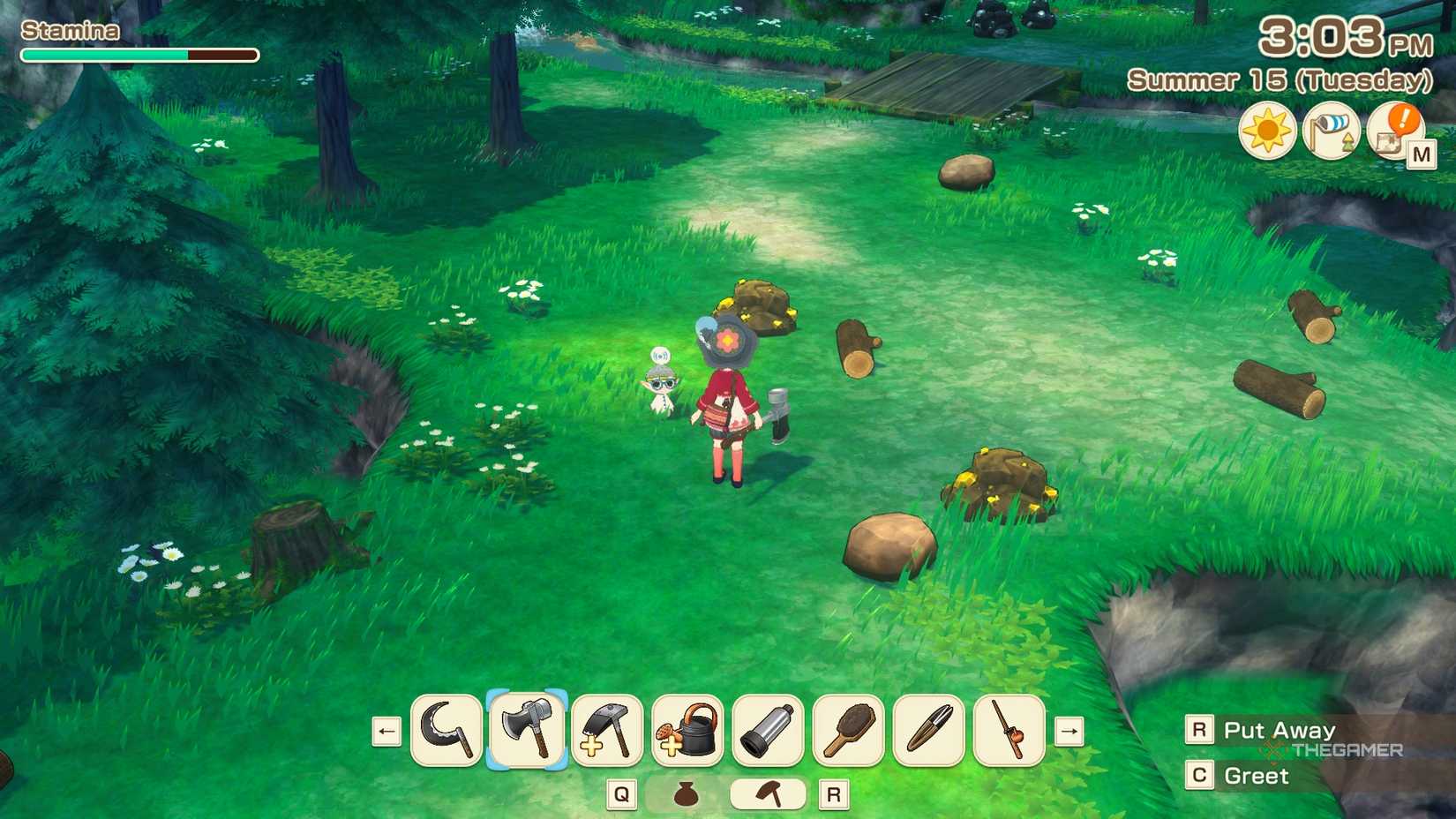Select the sickle tool
Image resolution: width=1456 pixels, height=819 pixels.
click(x=446, y=733)
